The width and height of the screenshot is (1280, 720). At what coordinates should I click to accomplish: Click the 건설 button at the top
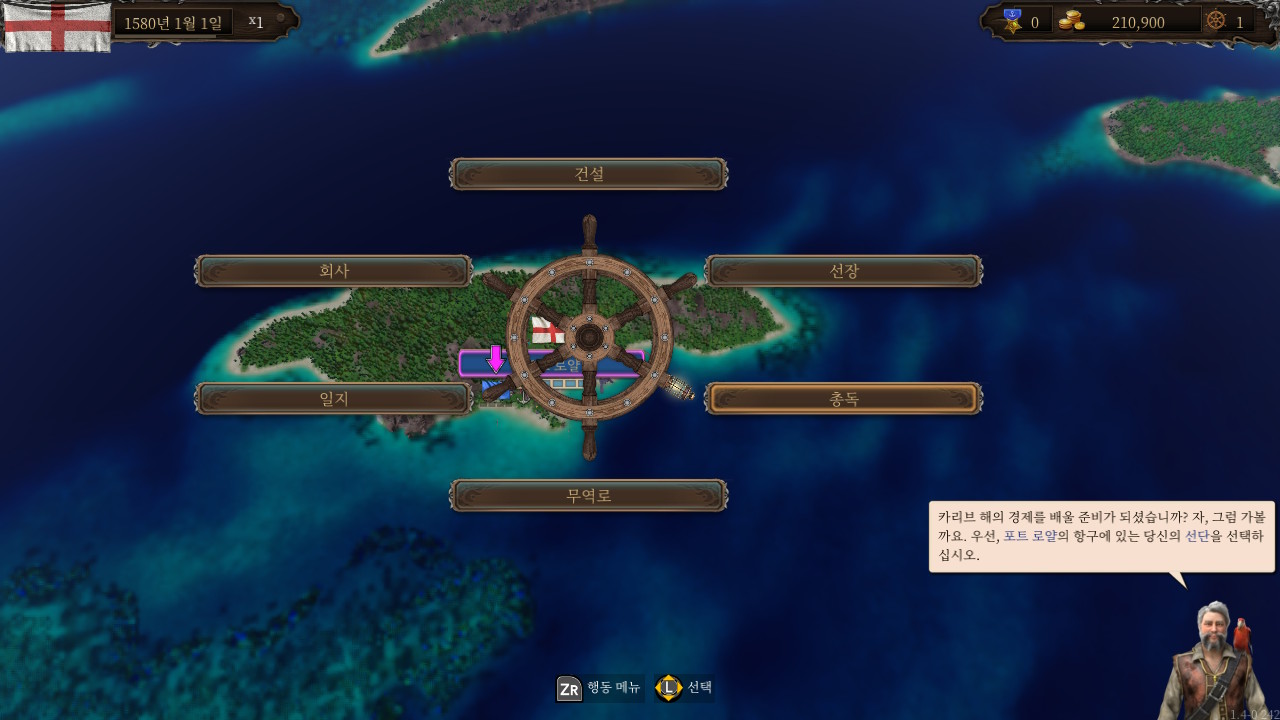coord(588,173)
